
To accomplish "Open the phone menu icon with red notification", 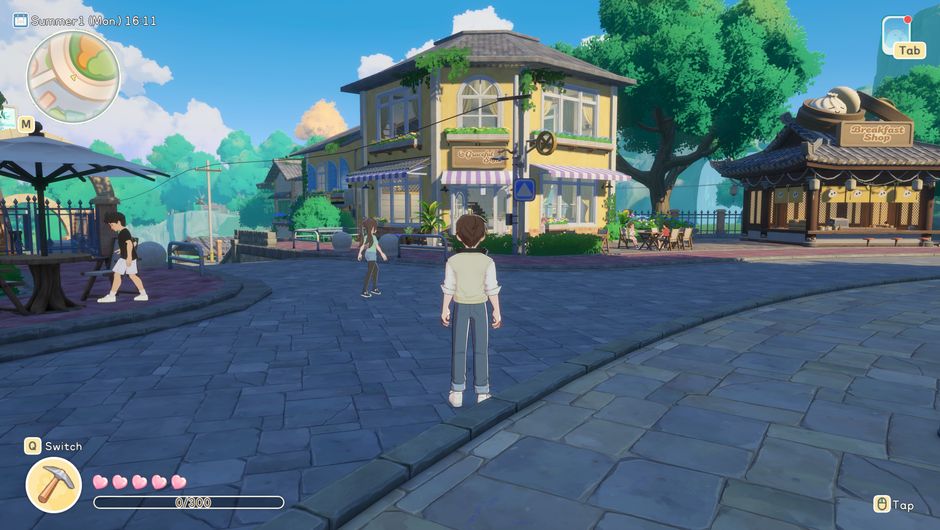I will [x=897, y=31].
